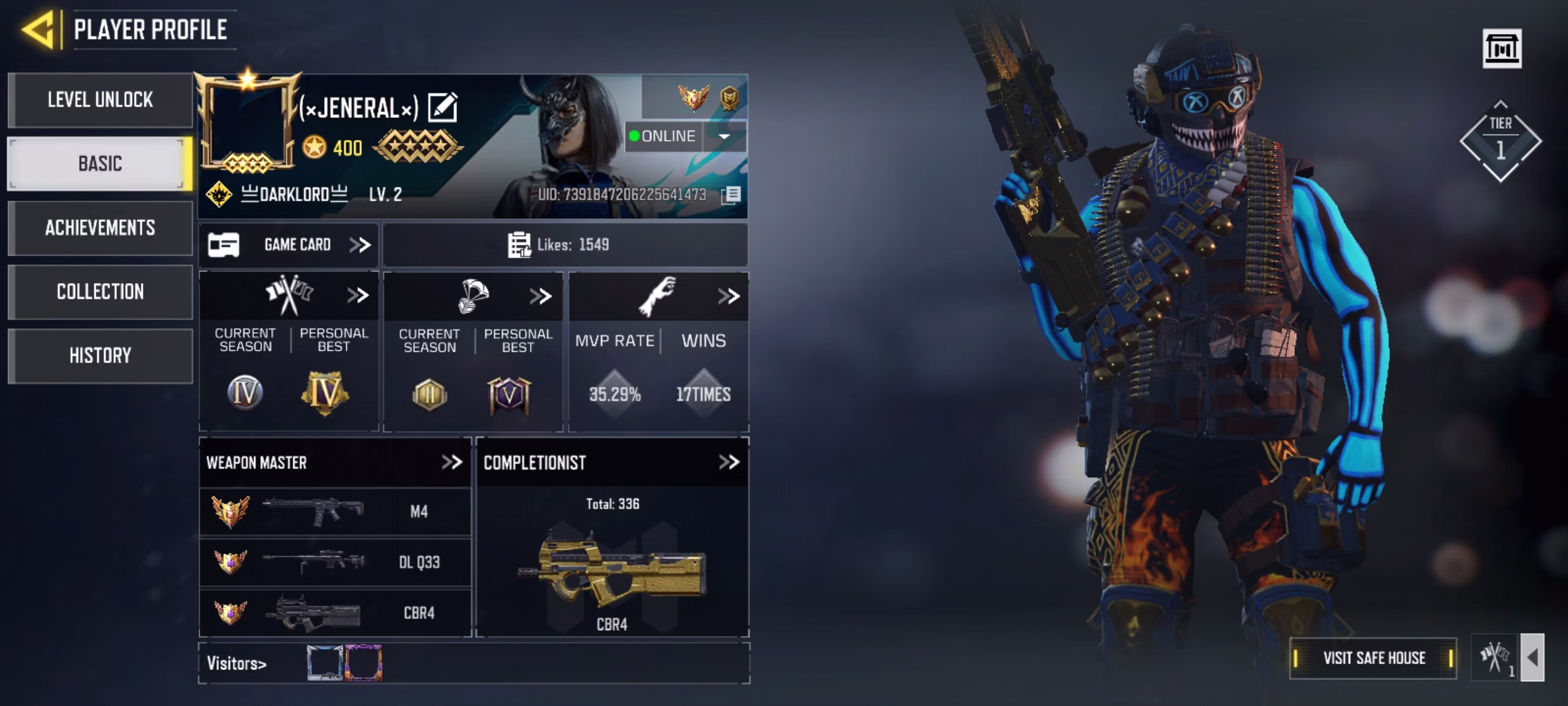View the History tab
This screenshot has width=1568, height=706.
point(100,356)
